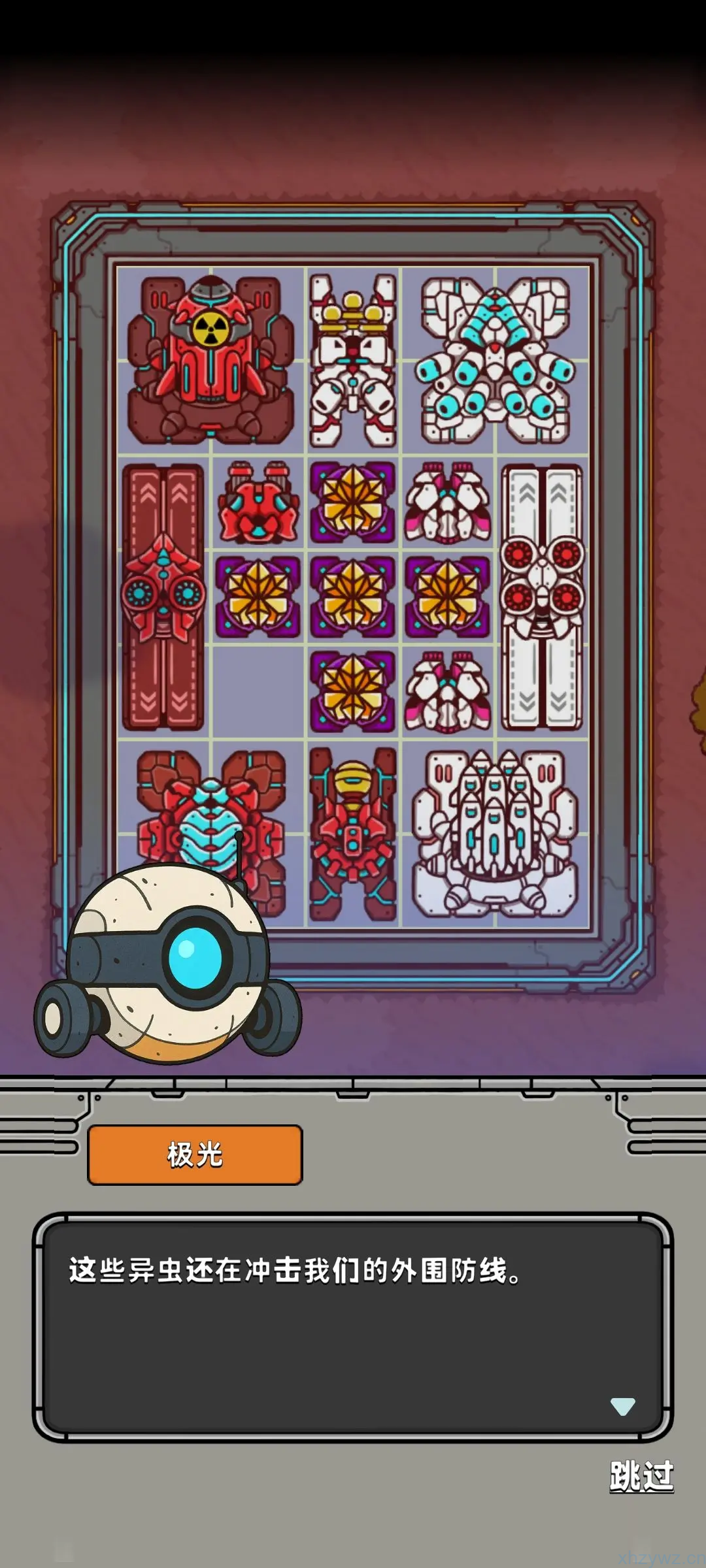Image resolution: width=706 pixels, height=1568 pixels.
Task: Select the red unit with yellow dome
Action: point(353,833)
